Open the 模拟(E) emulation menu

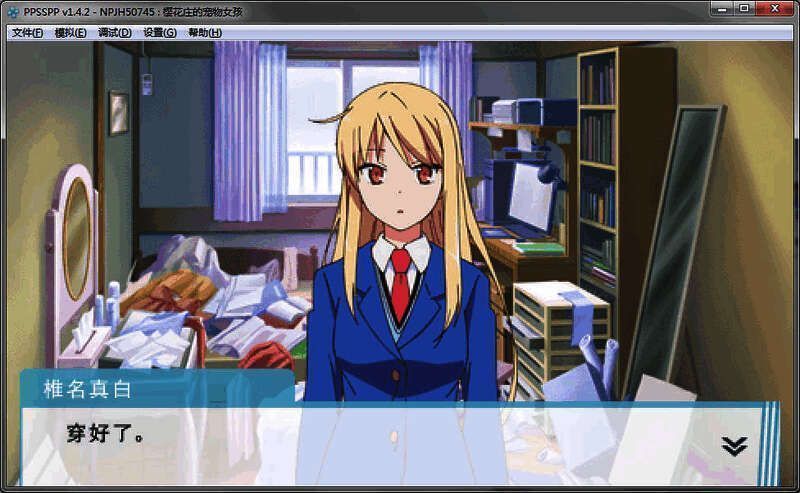pyautogui.click(x=71, y=32)
